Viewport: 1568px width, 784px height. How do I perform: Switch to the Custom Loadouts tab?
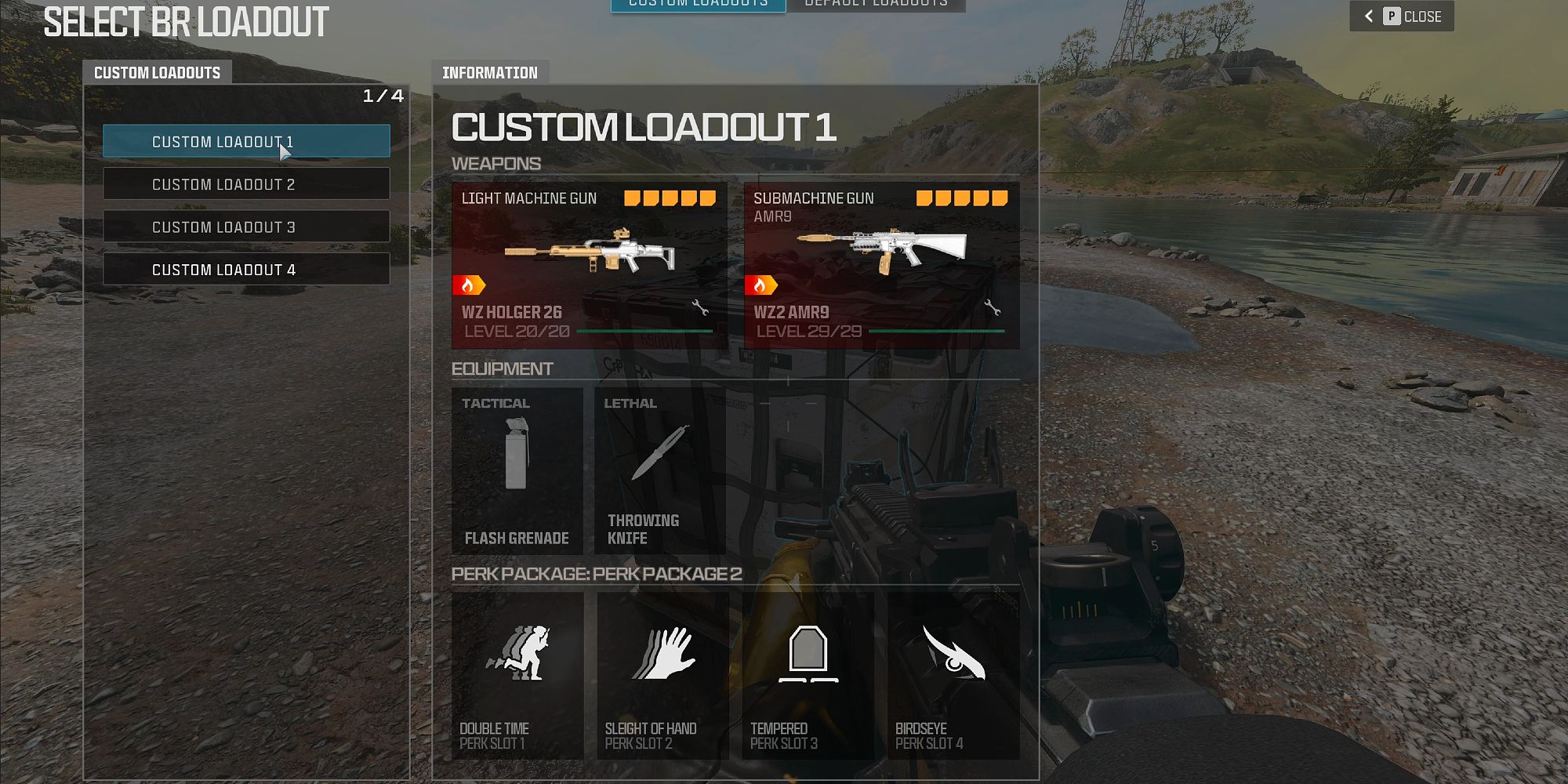tap(698, 5)
